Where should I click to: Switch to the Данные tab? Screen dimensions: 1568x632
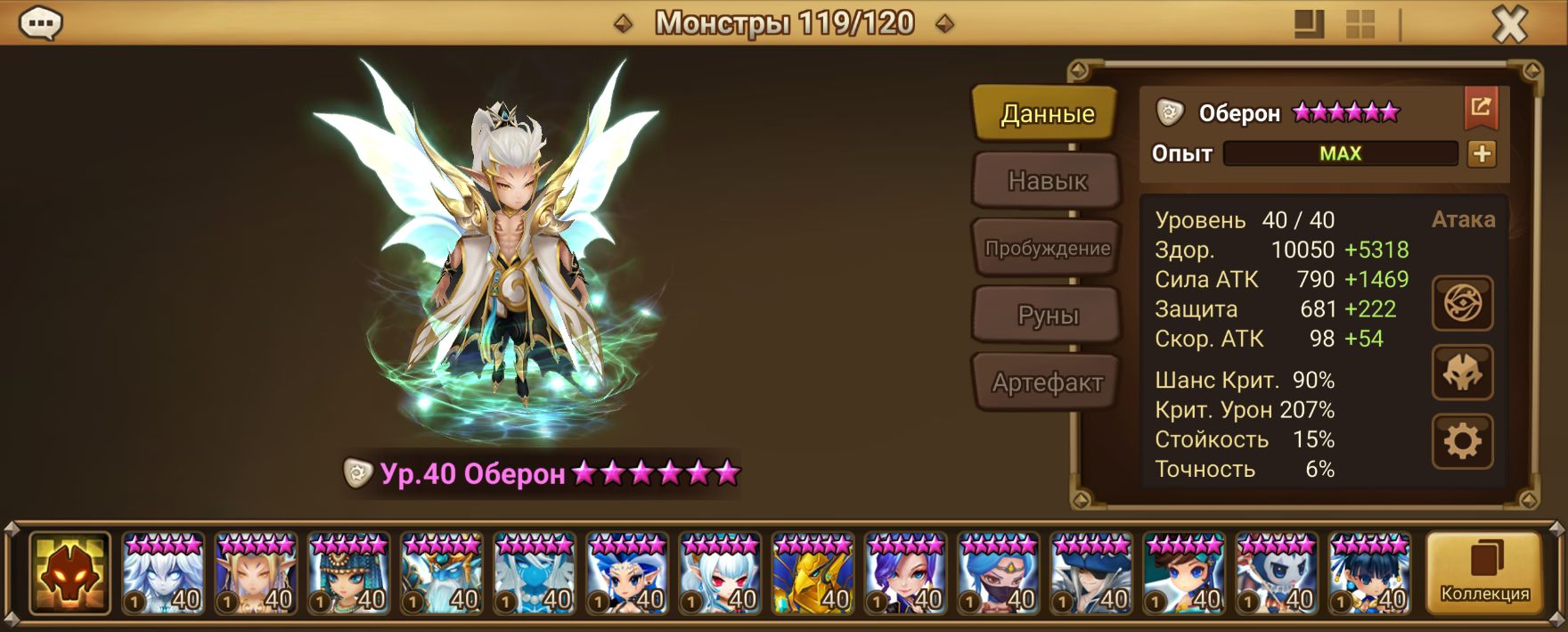(x=1047, y=114)
